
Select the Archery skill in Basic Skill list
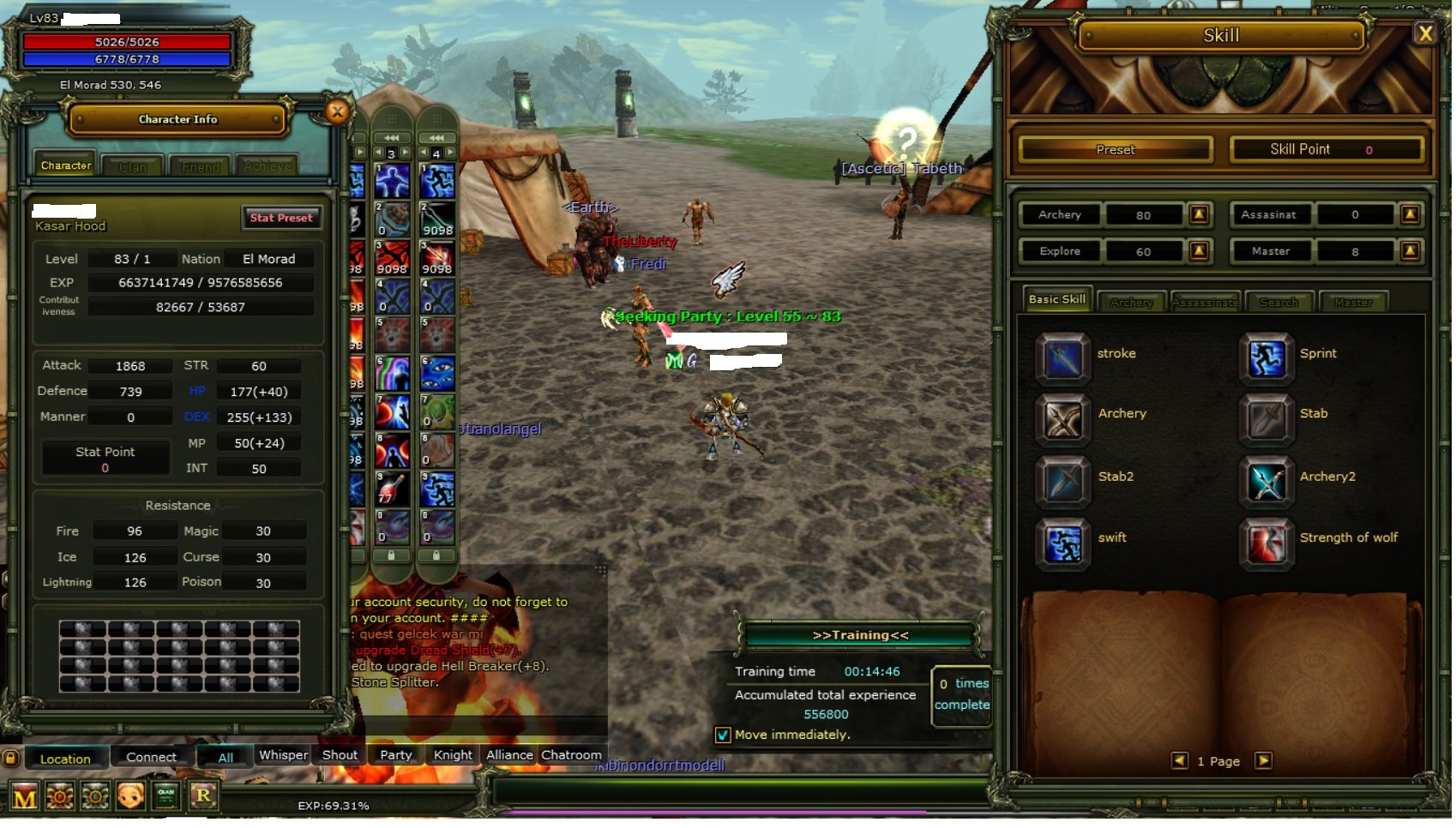[x=1062, y=419]
